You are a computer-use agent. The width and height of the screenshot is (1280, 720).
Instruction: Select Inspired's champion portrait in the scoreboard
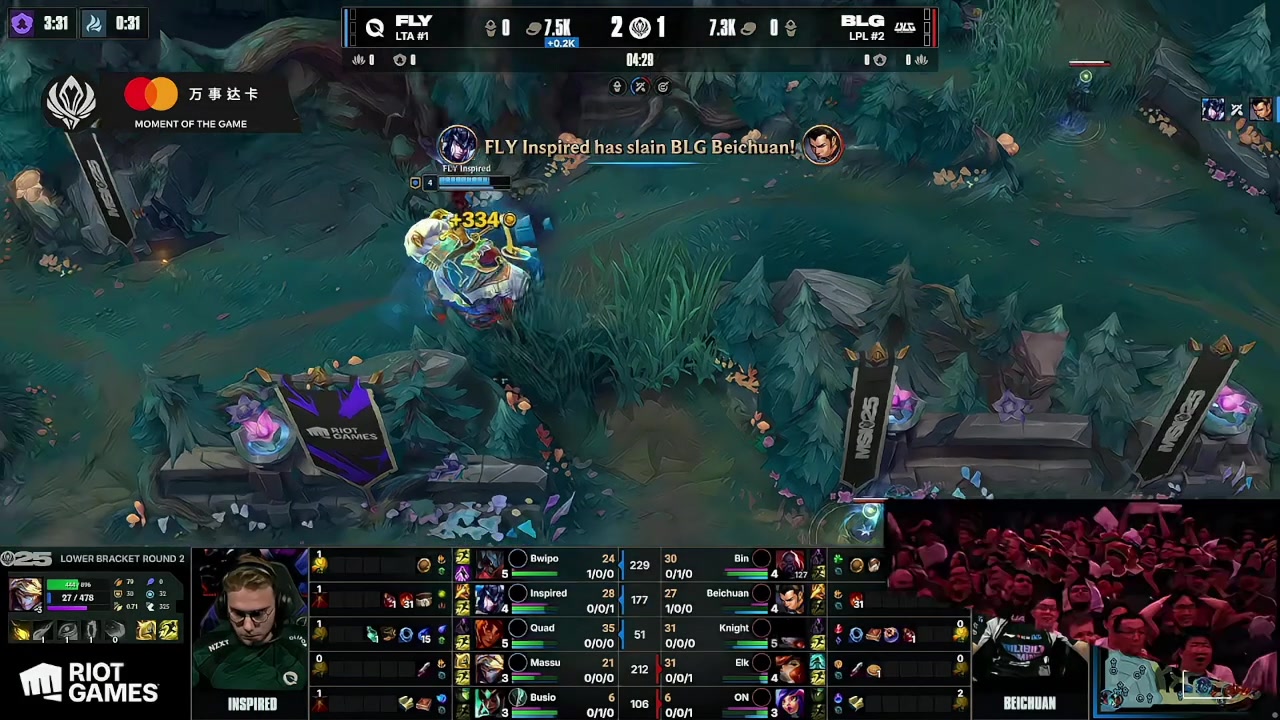pyautogui.click(x=489, y=600)
